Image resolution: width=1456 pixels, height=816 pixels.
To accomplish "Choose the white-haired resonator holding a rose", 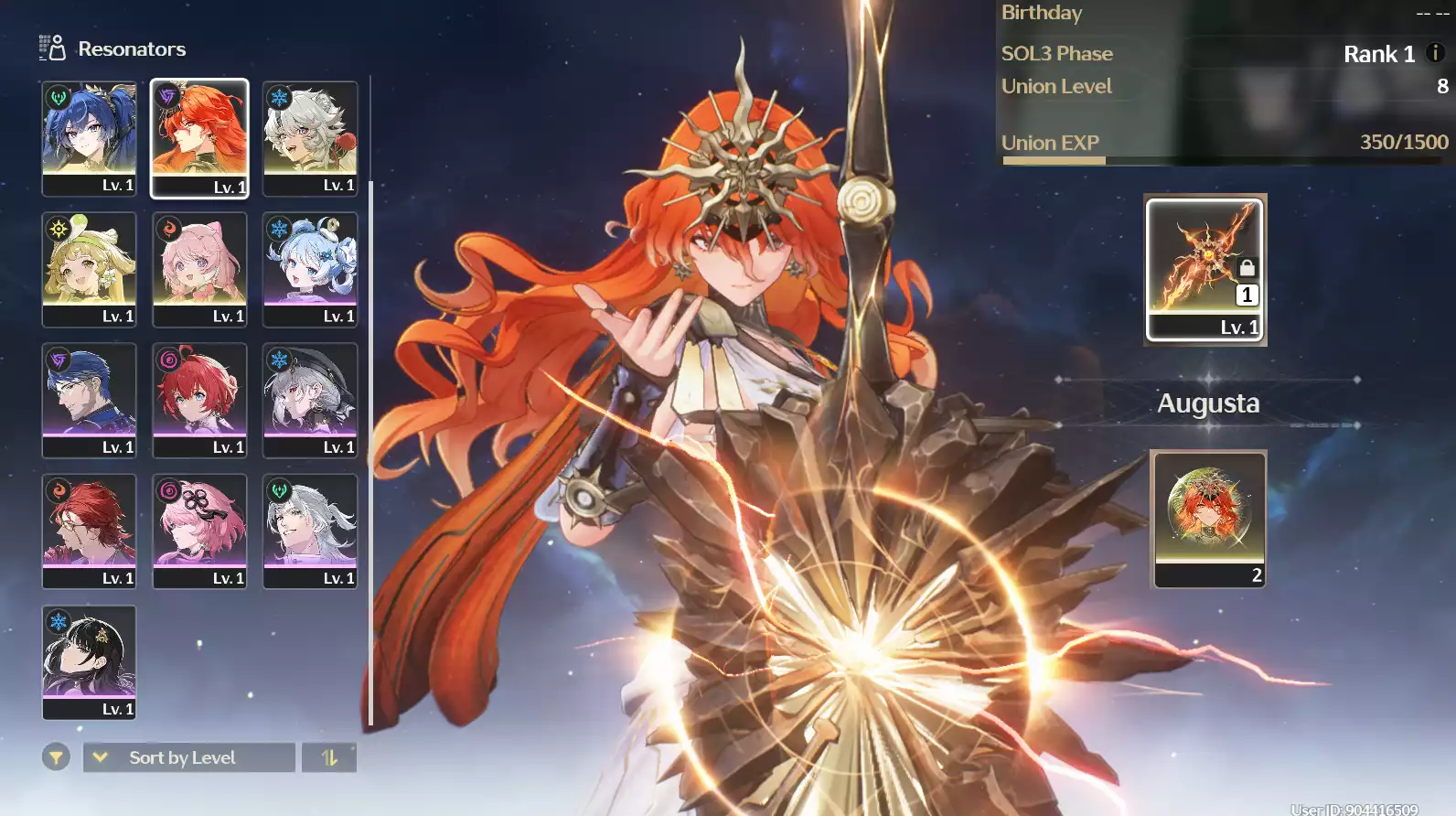I will pyautogui.click(x=310, y=137).
